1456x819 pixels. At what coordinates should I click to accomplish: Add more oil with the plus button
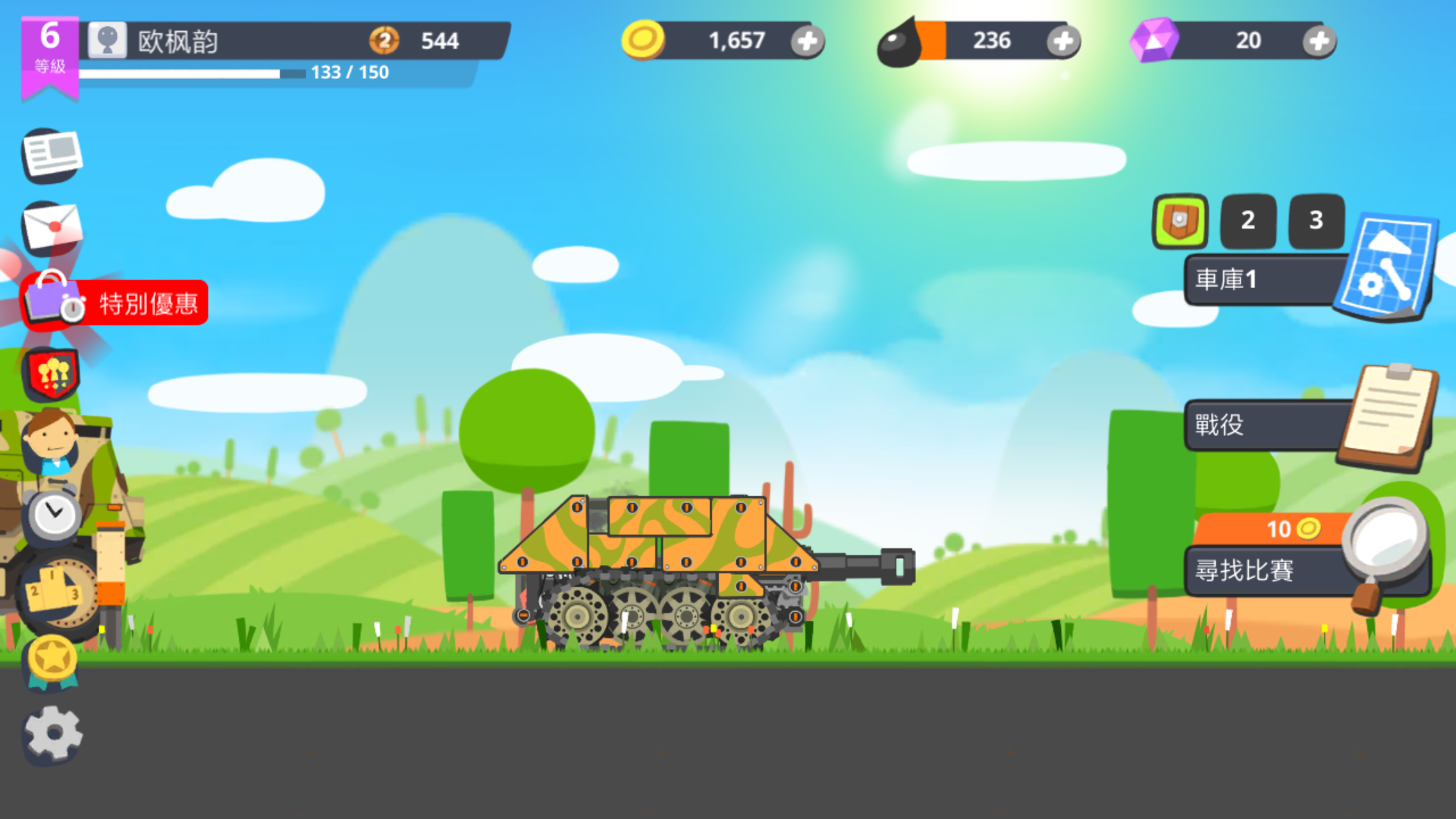[x=1065, y=42]
